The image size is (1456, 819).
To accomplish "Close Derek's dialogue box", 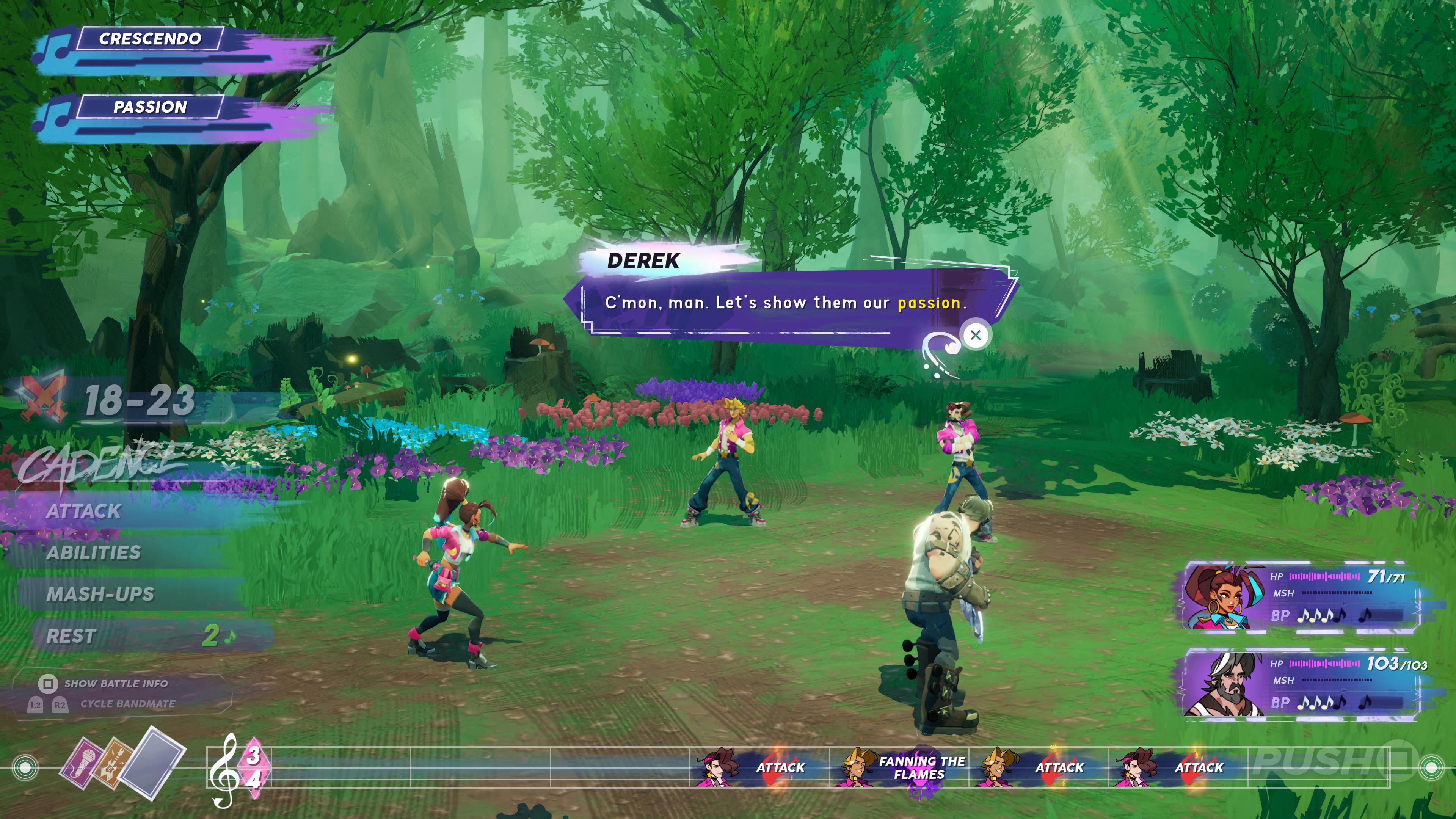I will [975, 335].
